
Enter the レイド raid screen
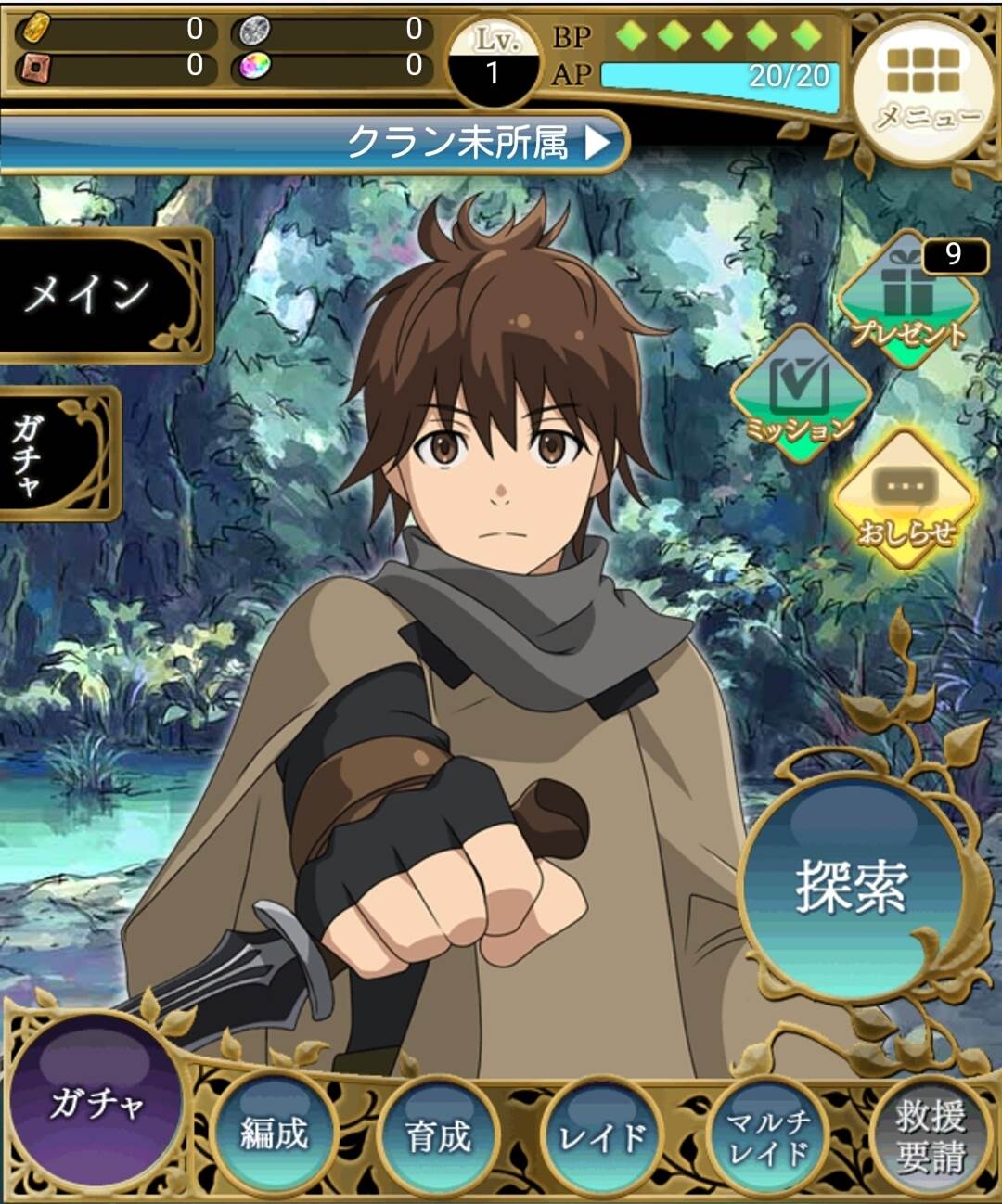click(603, 1137)
